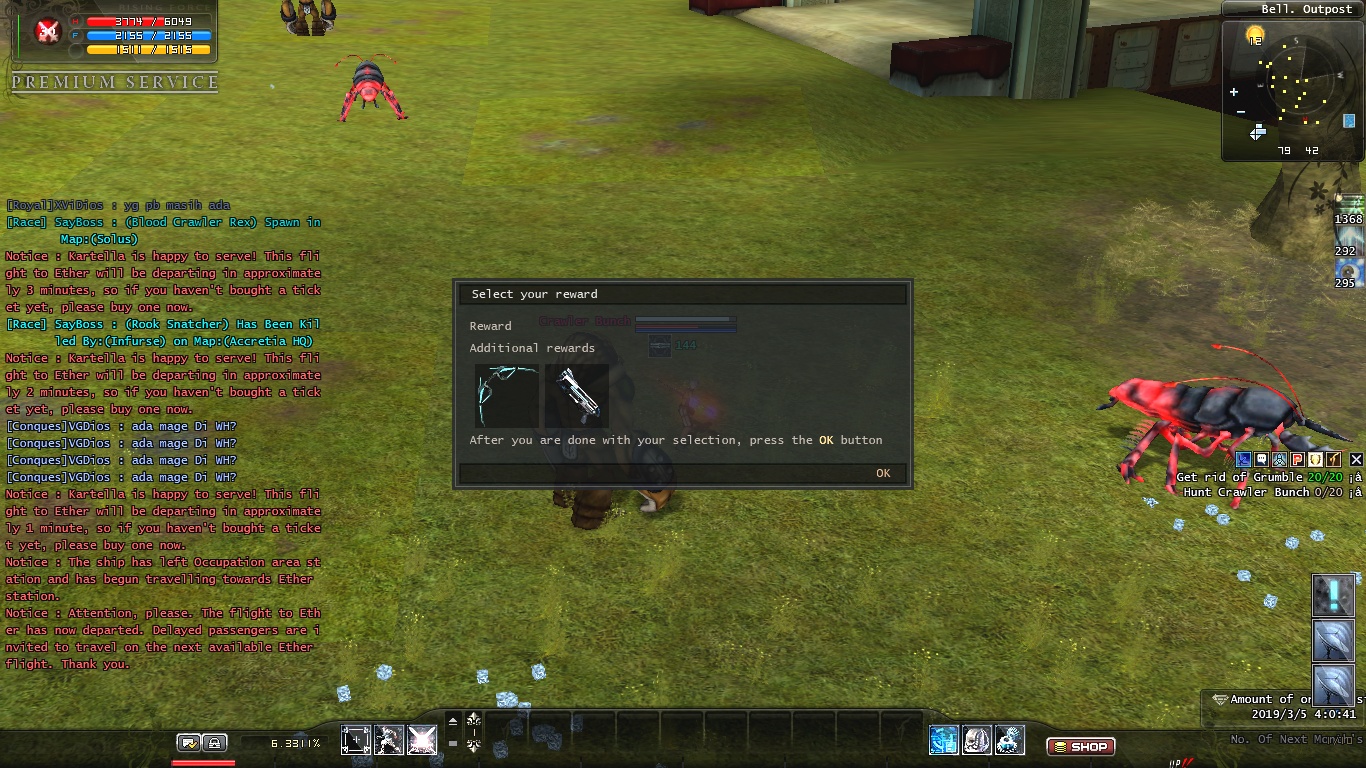Image resolution: width=1366 pixels, height=768 pixels.
Task: Zoom out the minimap with the minus control
Action: click(1240, 110)
